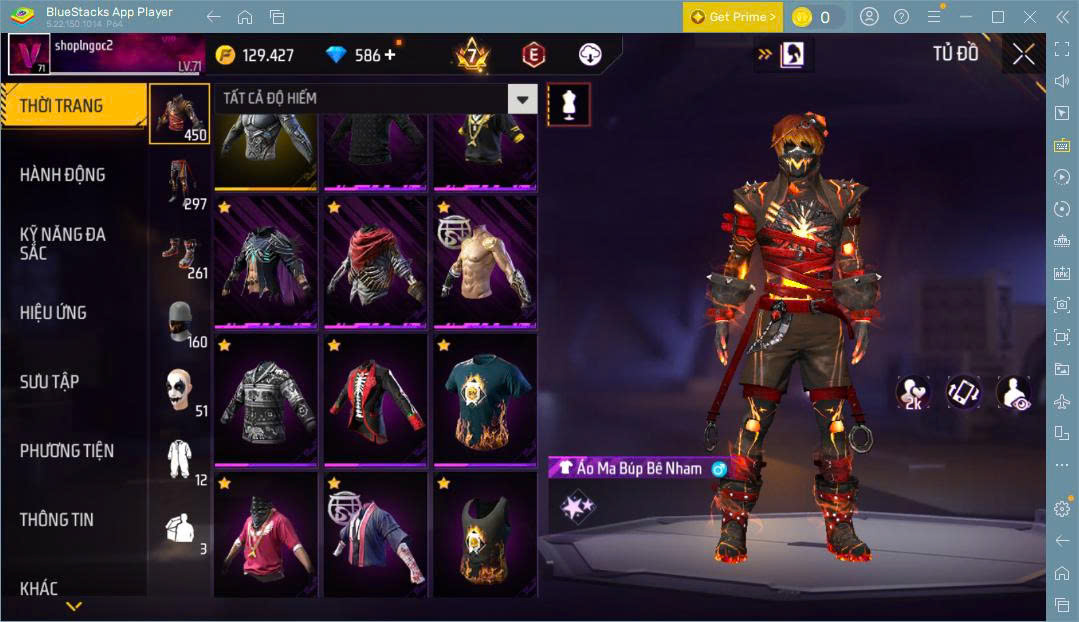Open the Hành Động category
Viewport: 1079px width, 622px height.
62,175
